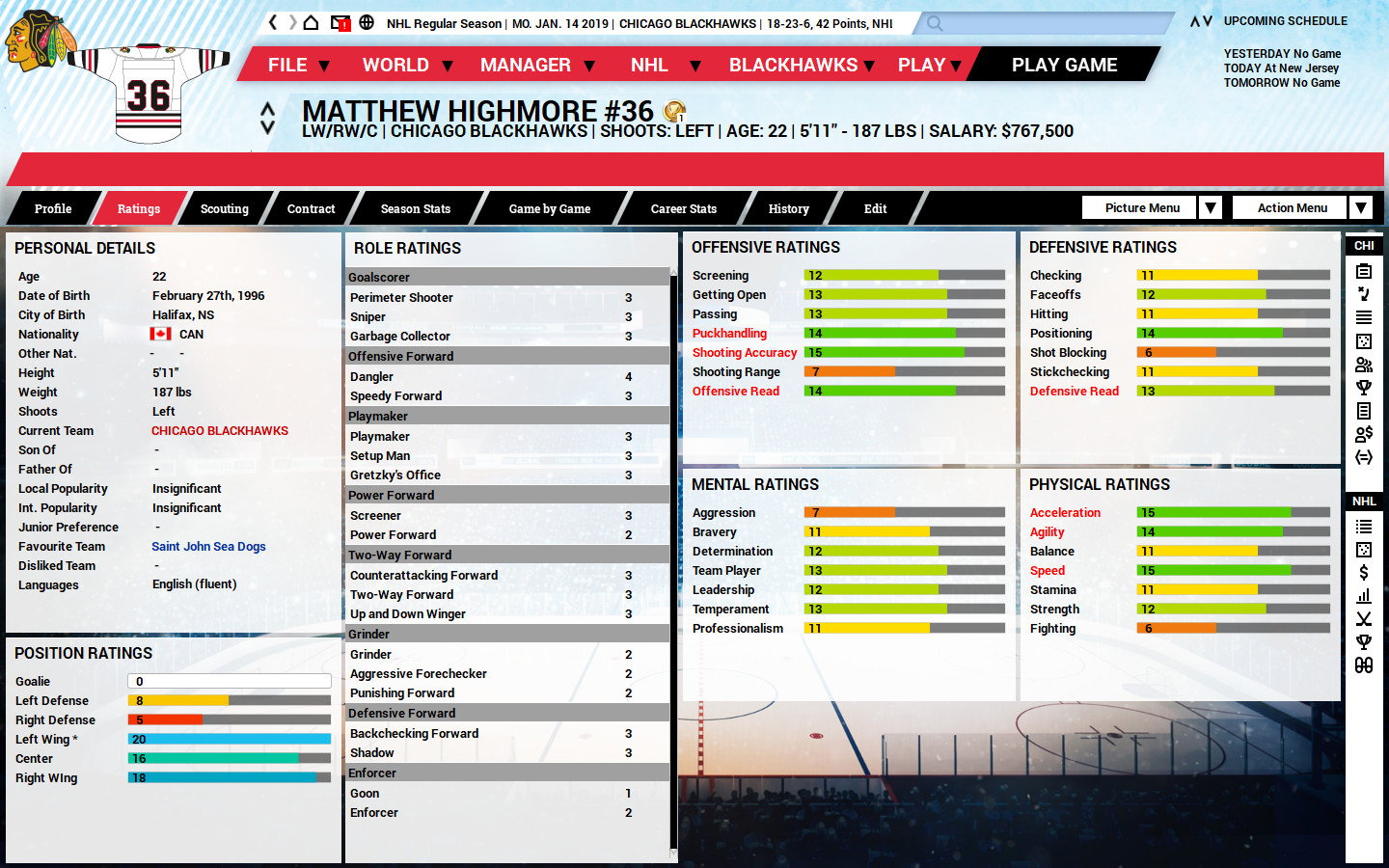Switch to the Game by Game tab
1389x868 pixels.
point(551,208)
